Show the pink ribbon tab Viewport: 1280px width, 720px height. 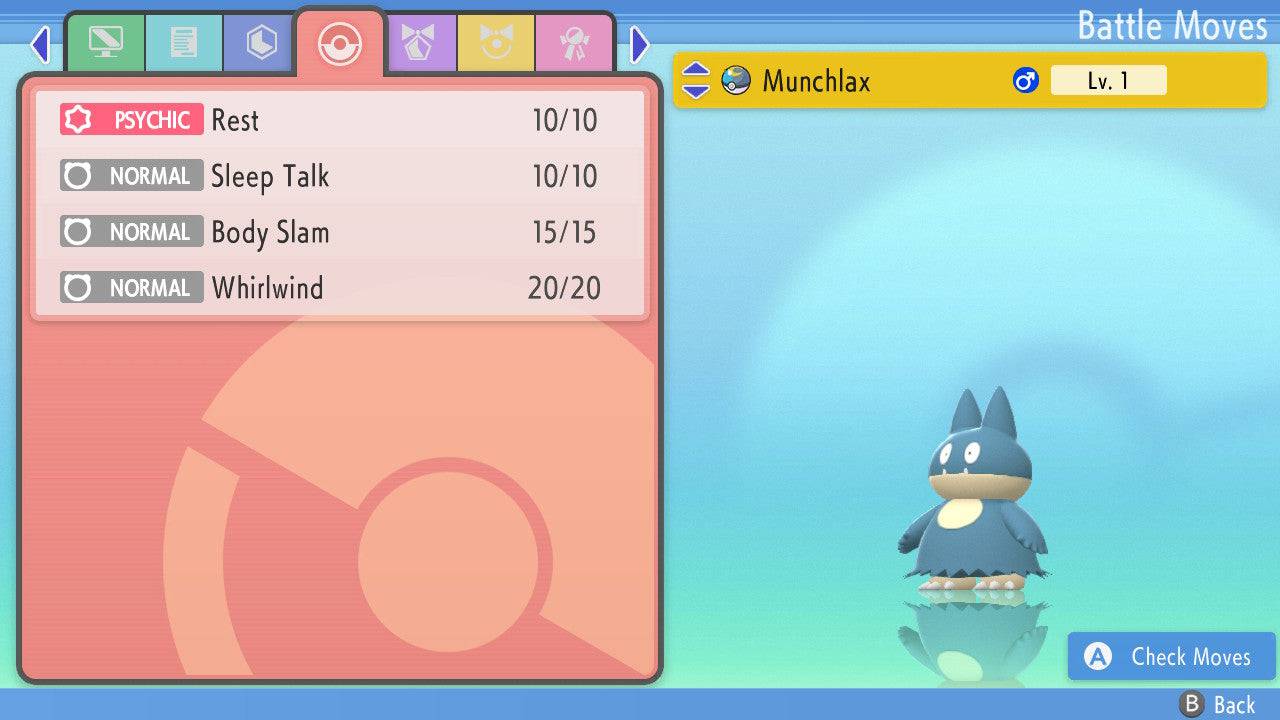(x=574, y=42)
